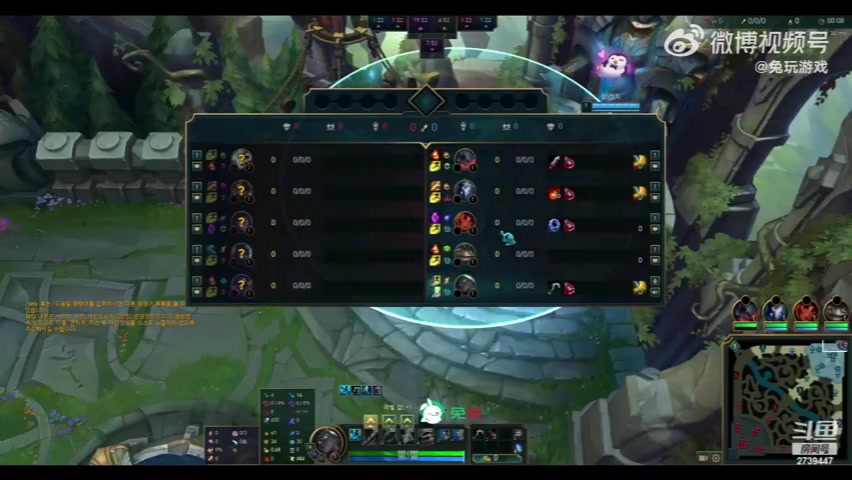Click the Long Sword item in the scoreboard
852x480 pixels.
553,162
